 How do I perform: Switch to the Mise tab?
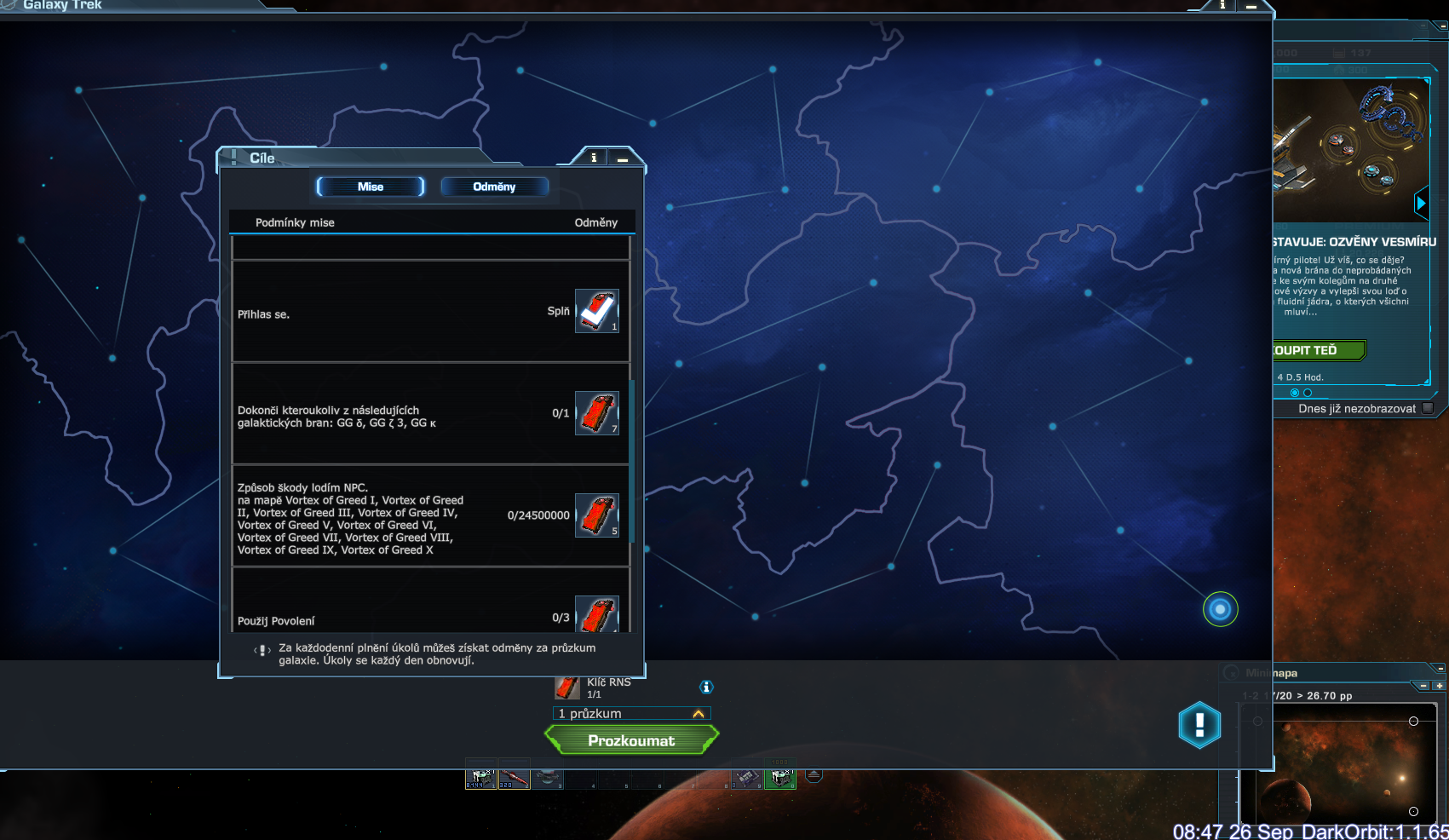(x=371, y=187)
